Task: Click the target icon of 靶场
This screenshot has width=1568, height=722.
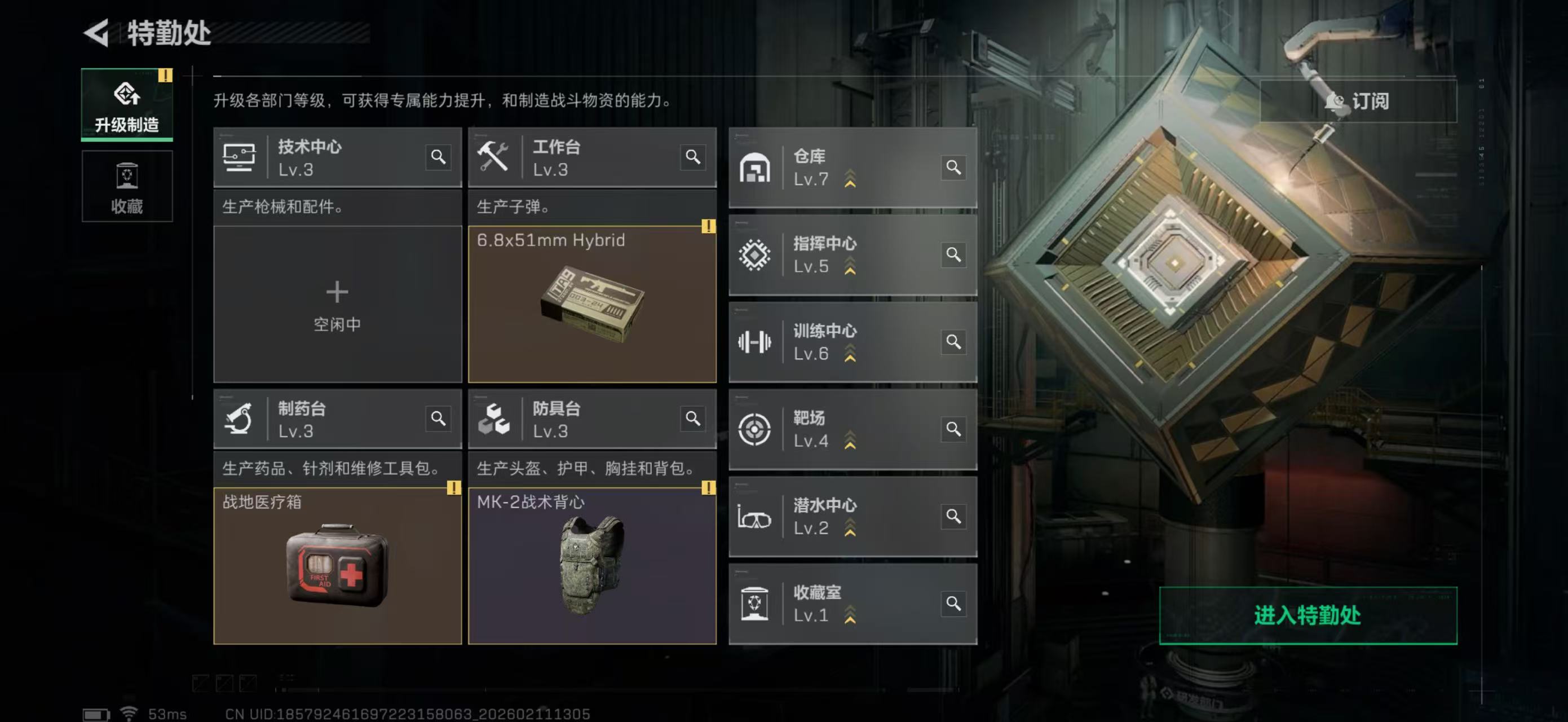Action: point(755,429)
